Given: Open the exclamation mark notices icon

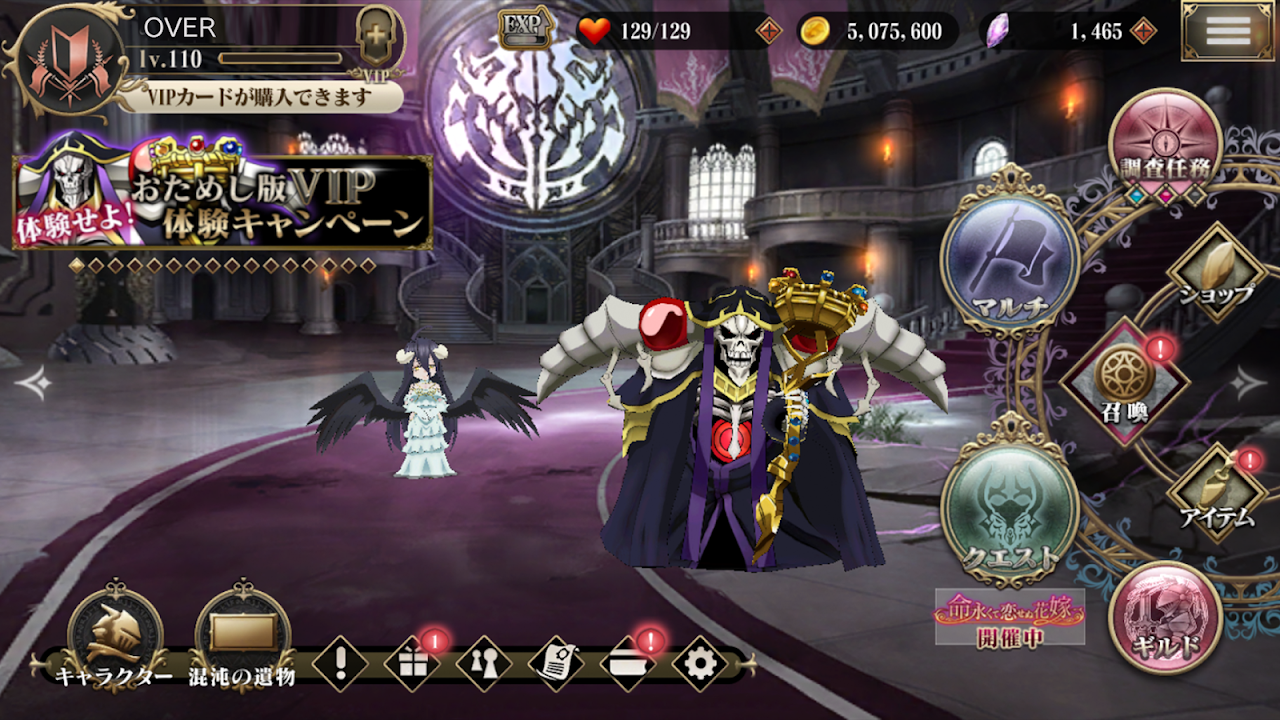Looking at the screenshot, I should (x=340, y=664).
